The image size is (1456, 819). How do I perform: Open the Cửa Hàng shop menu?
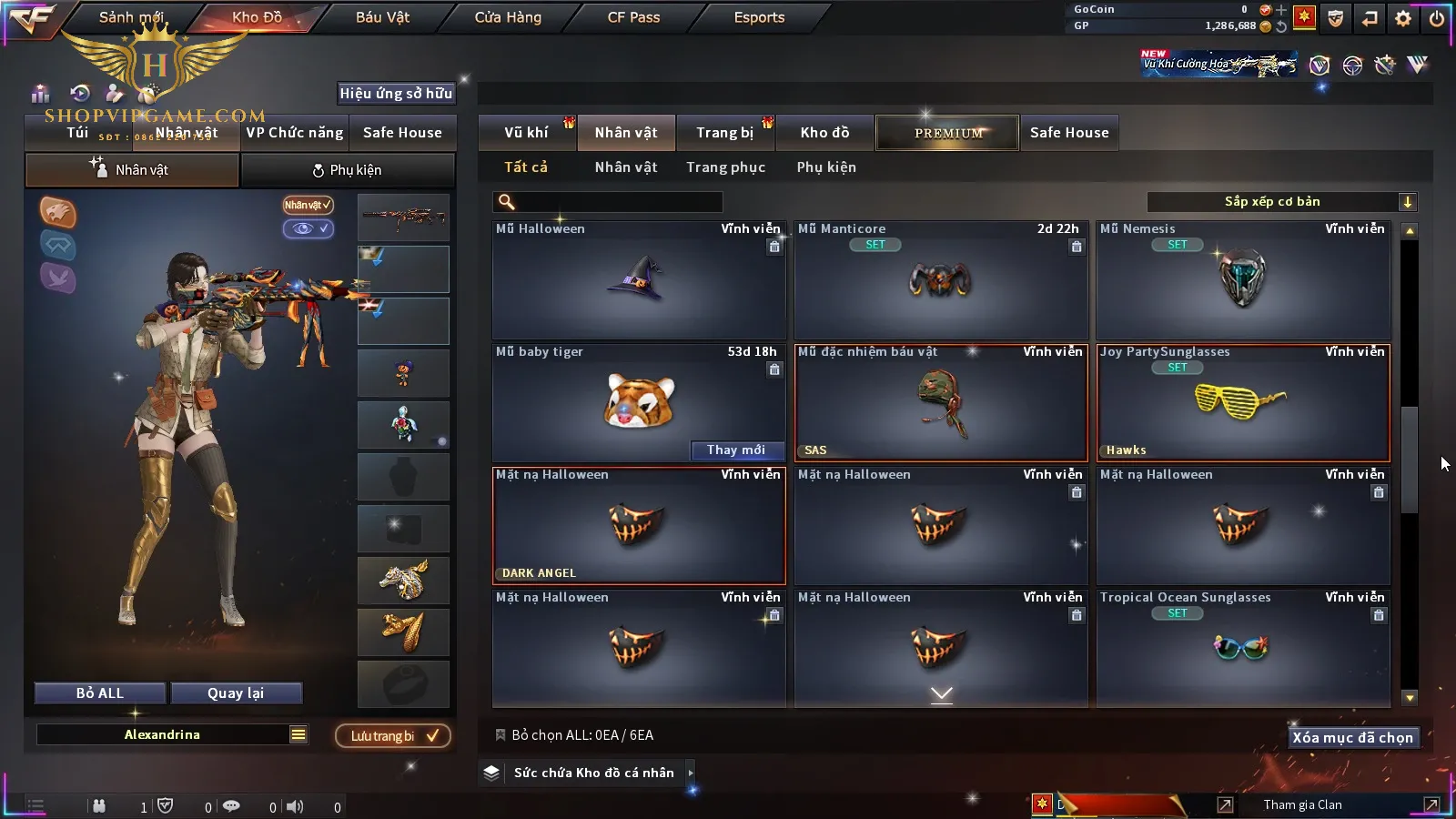tap(508, 17)
